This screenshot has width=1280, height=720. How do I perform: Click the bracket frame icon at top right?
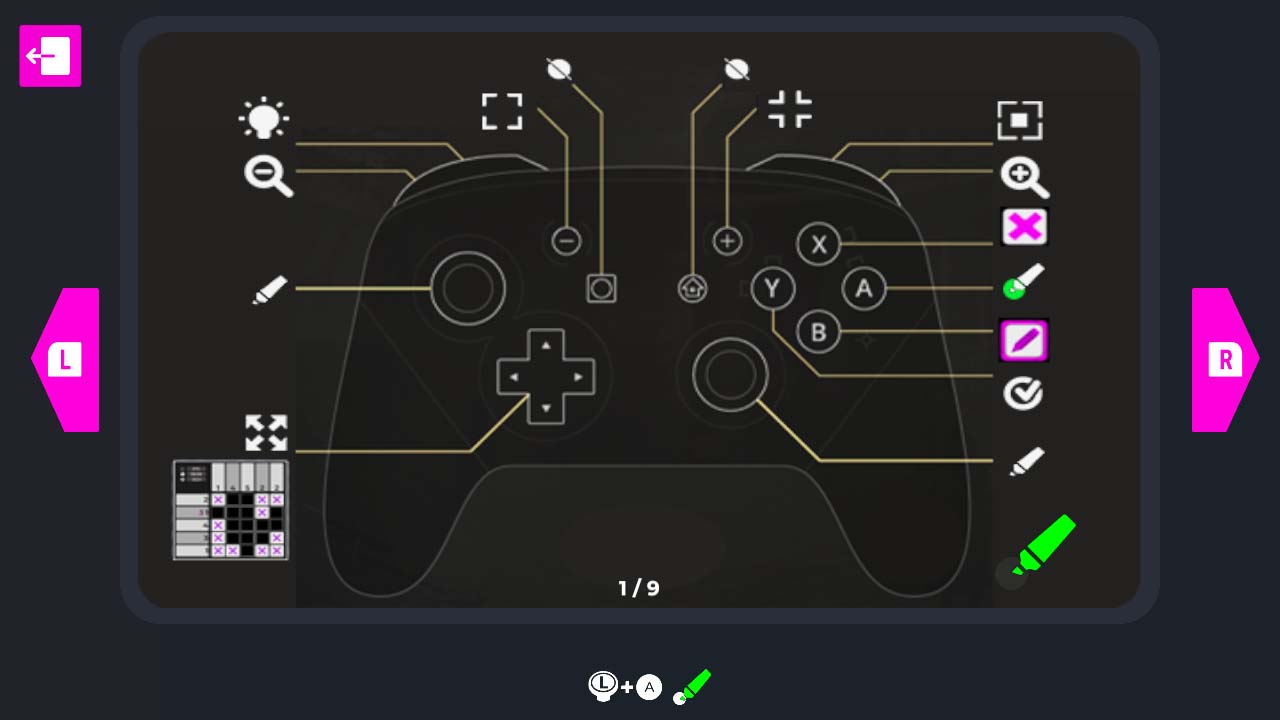tap(1021, 120)
